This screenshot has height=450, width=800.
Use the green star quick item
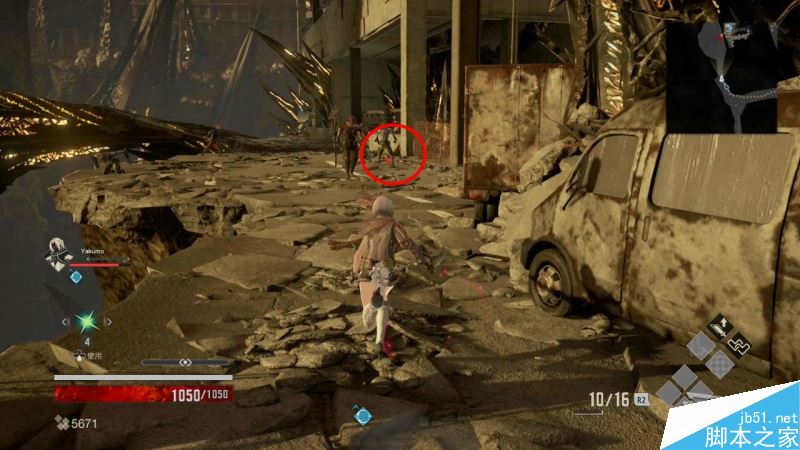pyautogui.click(x=87, y=322)
